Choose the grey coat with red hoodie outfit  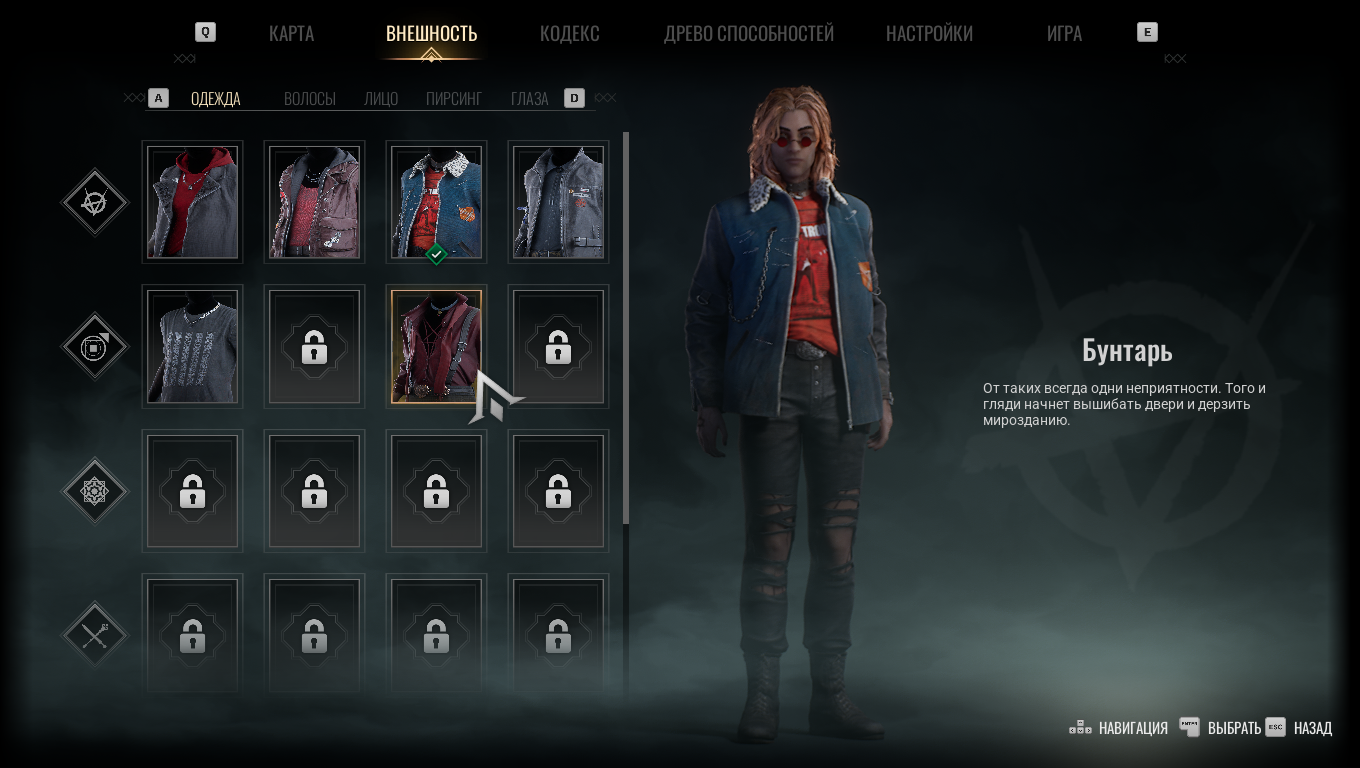[x=192, y=202]
